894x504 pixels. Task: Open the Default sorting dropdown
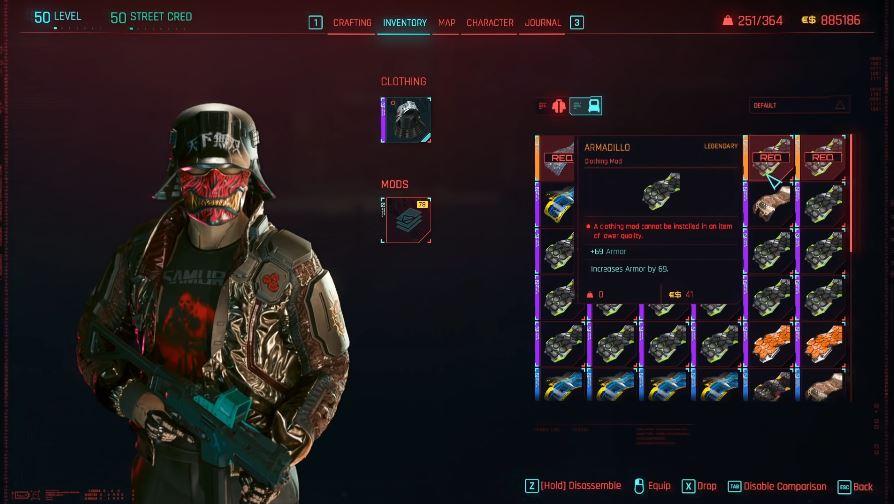click(799, 105)
